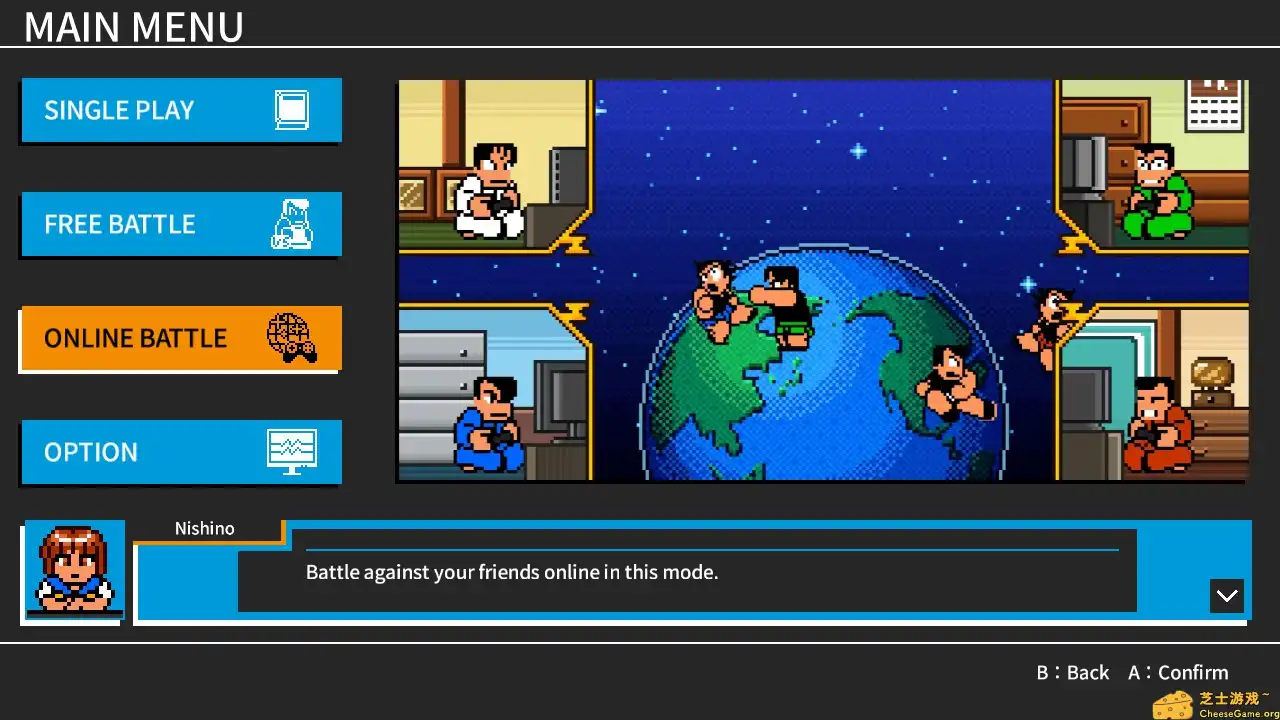
Task: Click the dialogue advance down-arrow
Action: coord(1226,595)
